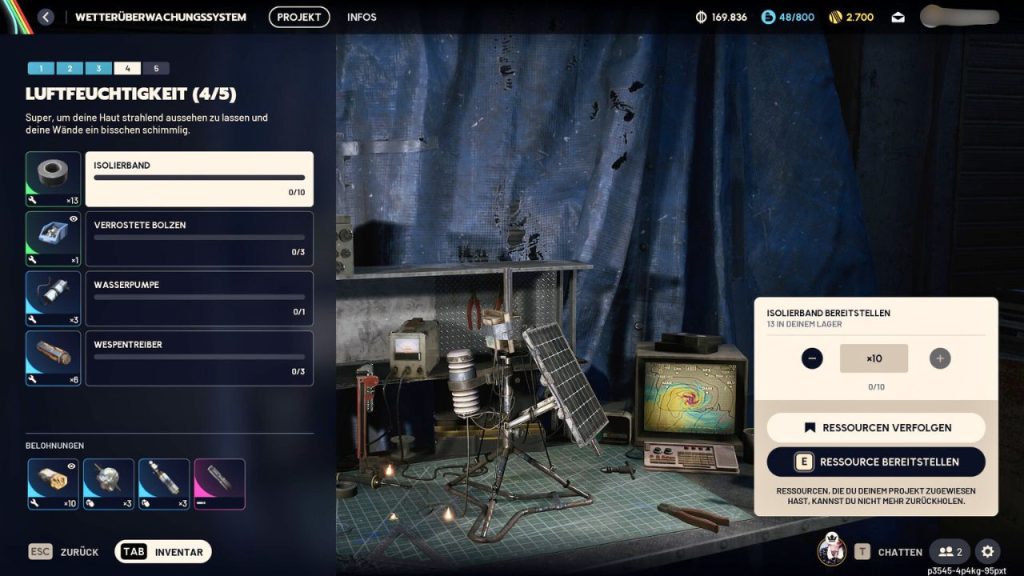This screenshot has height=576, width=1024.
Task: Select project stage 1
Action: [x=40, y=68]
